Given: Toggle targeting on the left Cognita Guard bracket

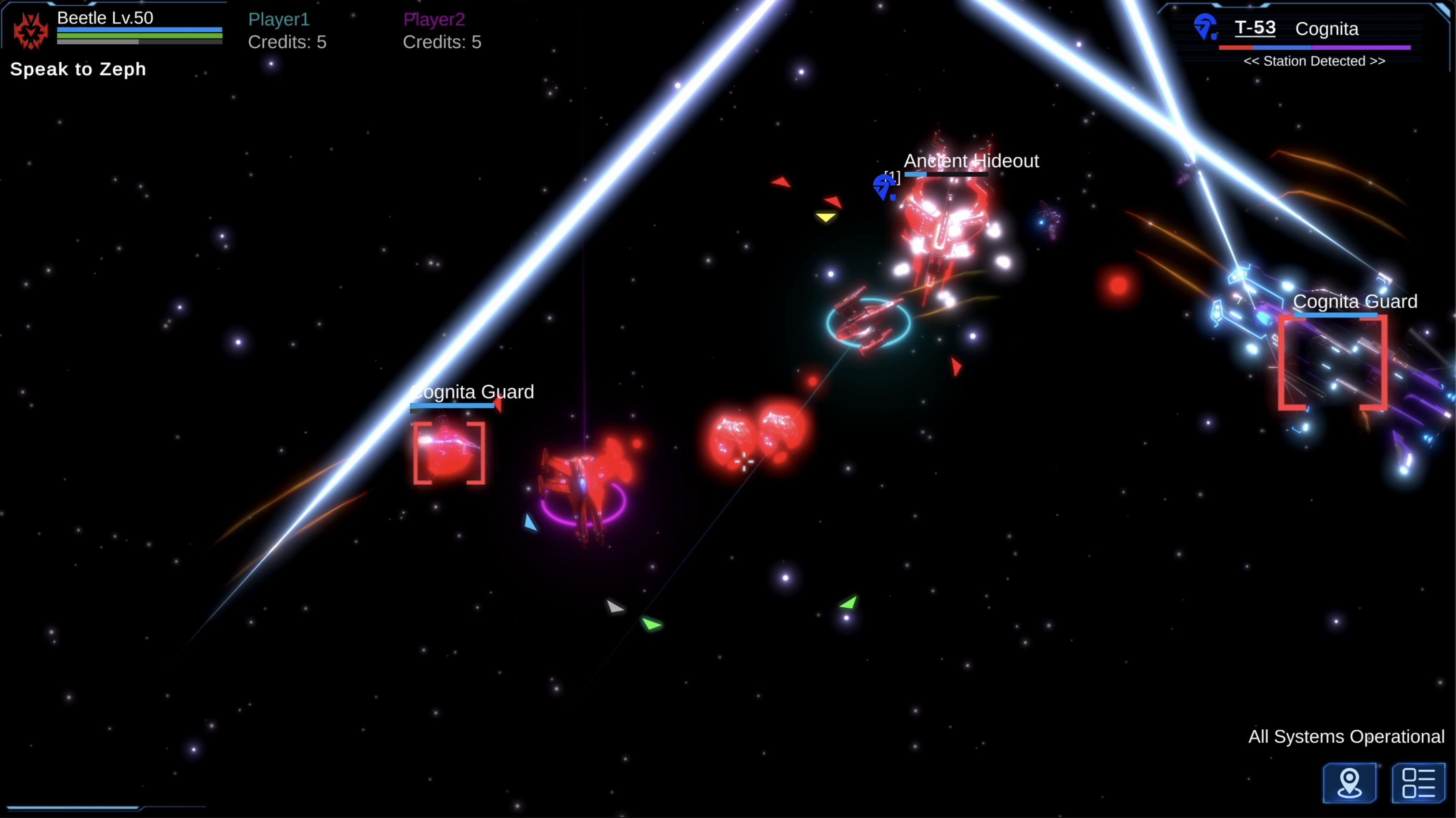Looking at the screenshot, I should (x=449, y=452).
